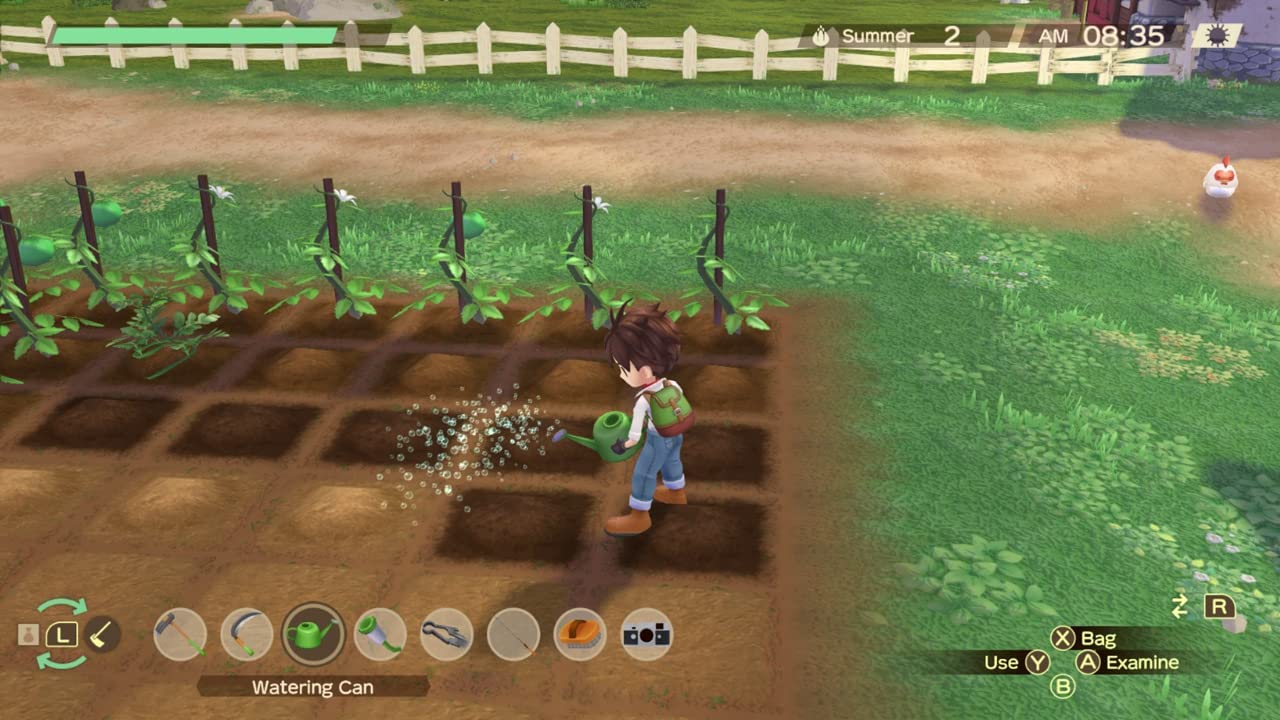The height and width of the screenshot is (720, 1280).
Task: Select the Sickle tool icon
Action: [247, 634]
